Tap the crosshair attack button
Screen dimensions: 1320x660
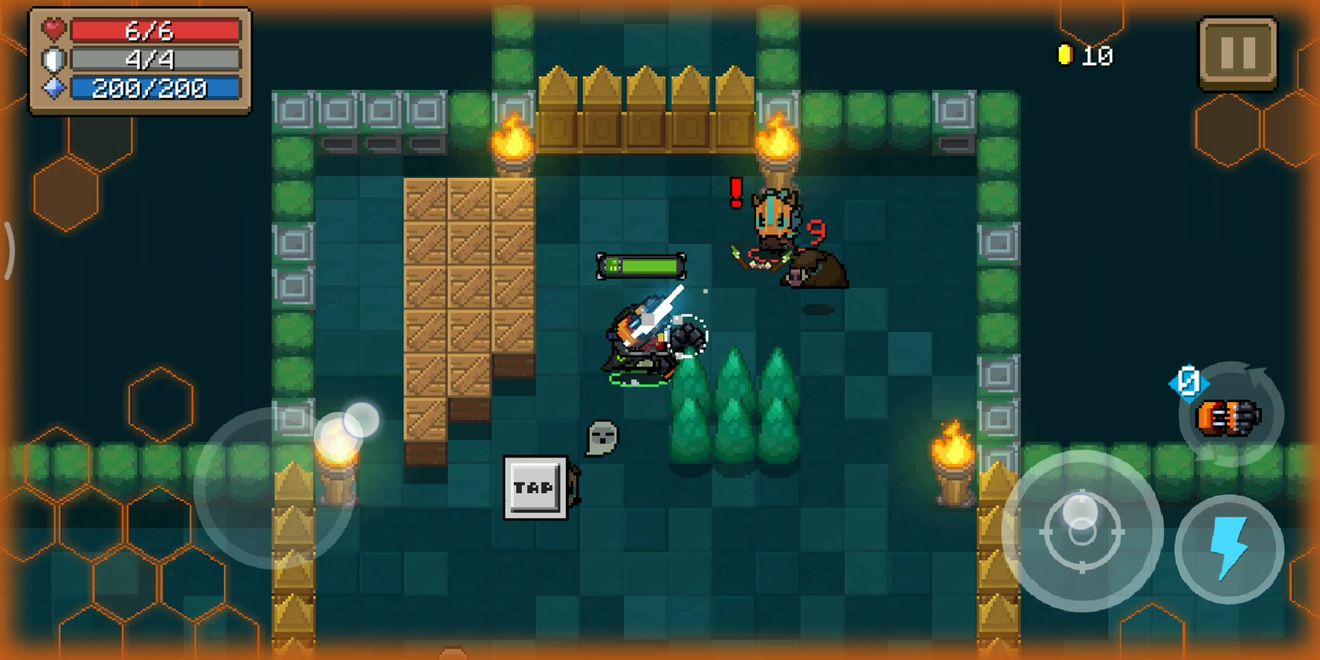[x=1081, y=530]
